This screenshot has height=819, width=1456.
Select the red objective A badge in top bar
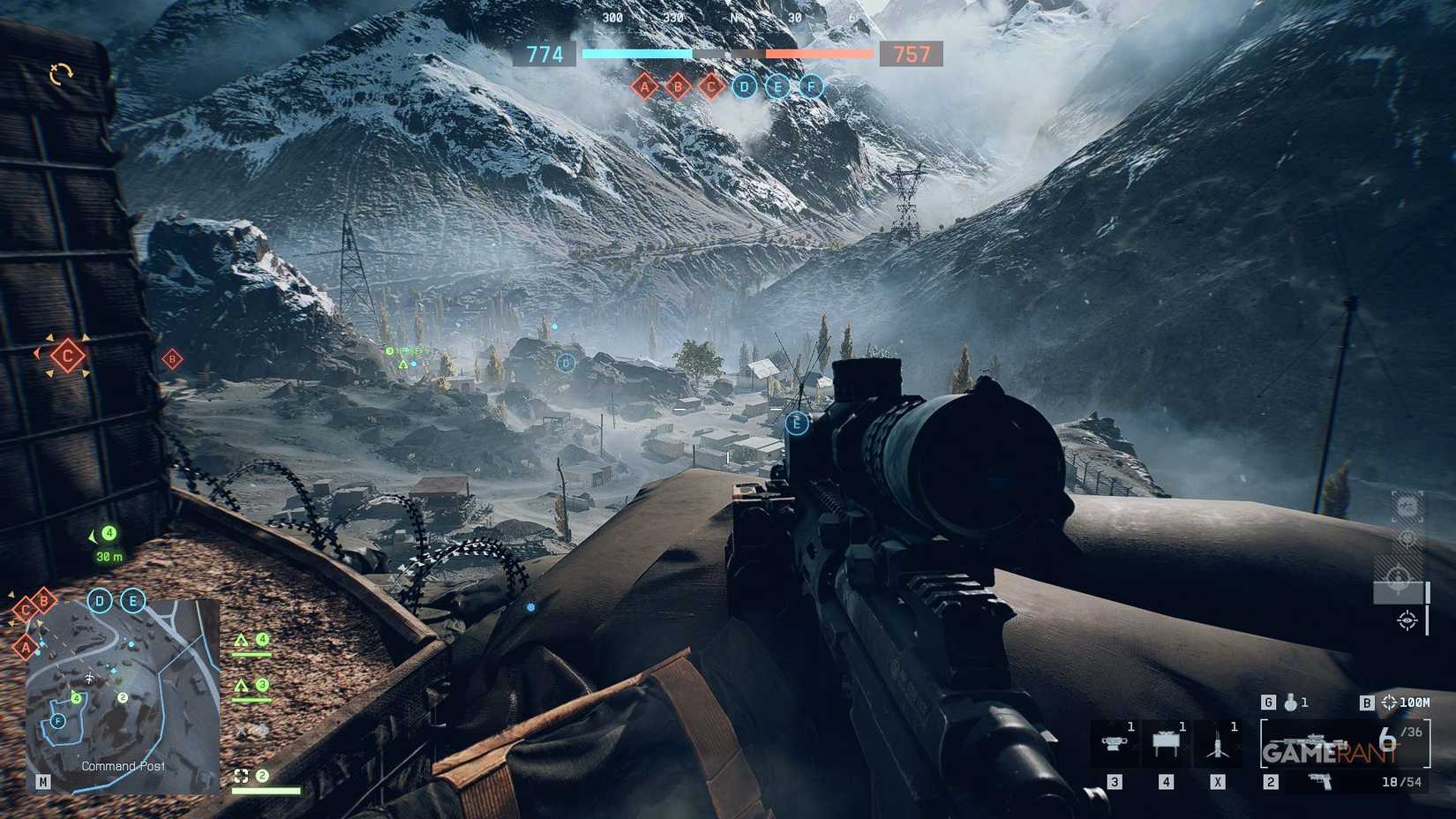[x=647, y=86]
